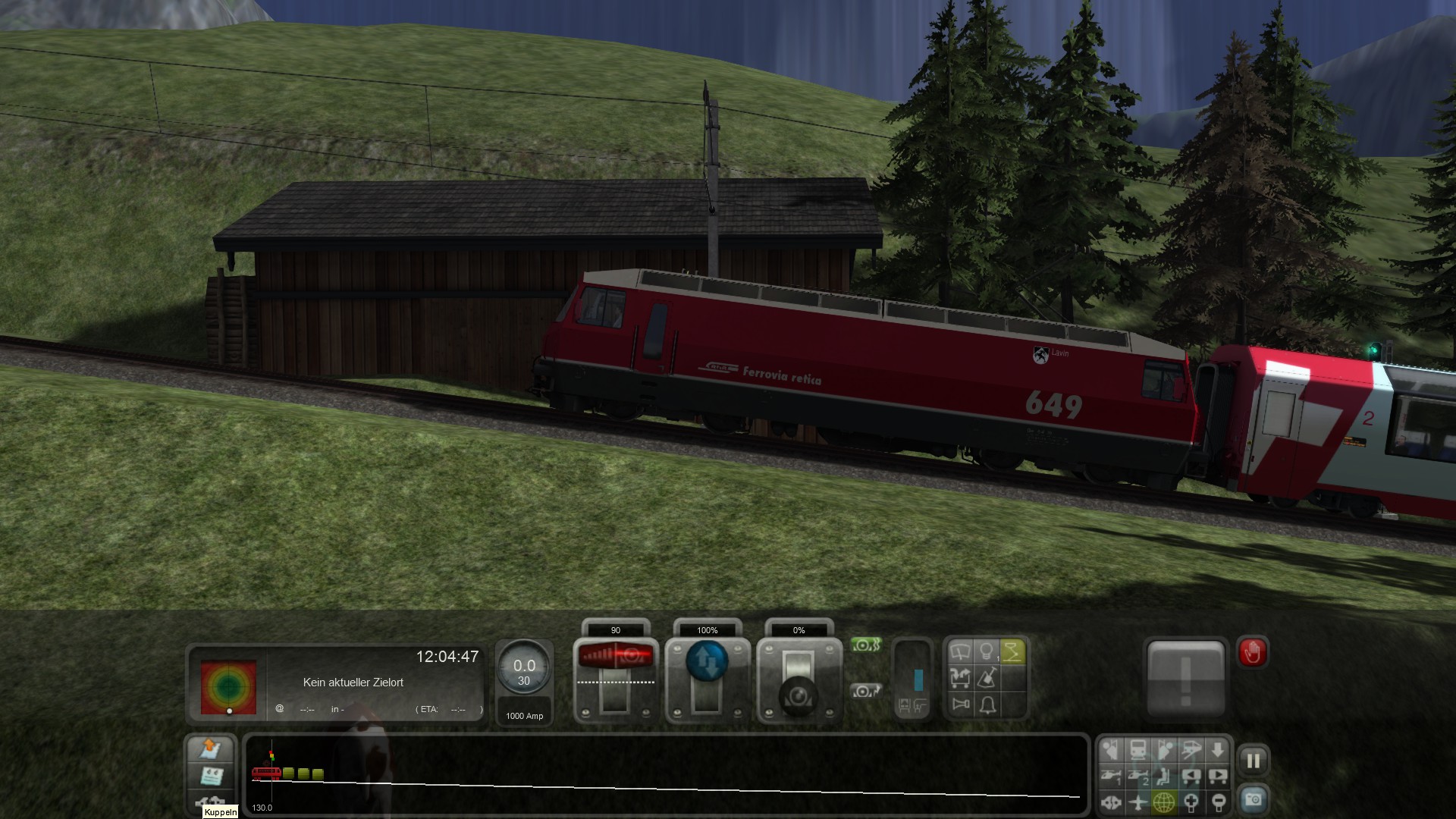
Task: Toggle the globe world map view
Action: (x=1164, y=802)
